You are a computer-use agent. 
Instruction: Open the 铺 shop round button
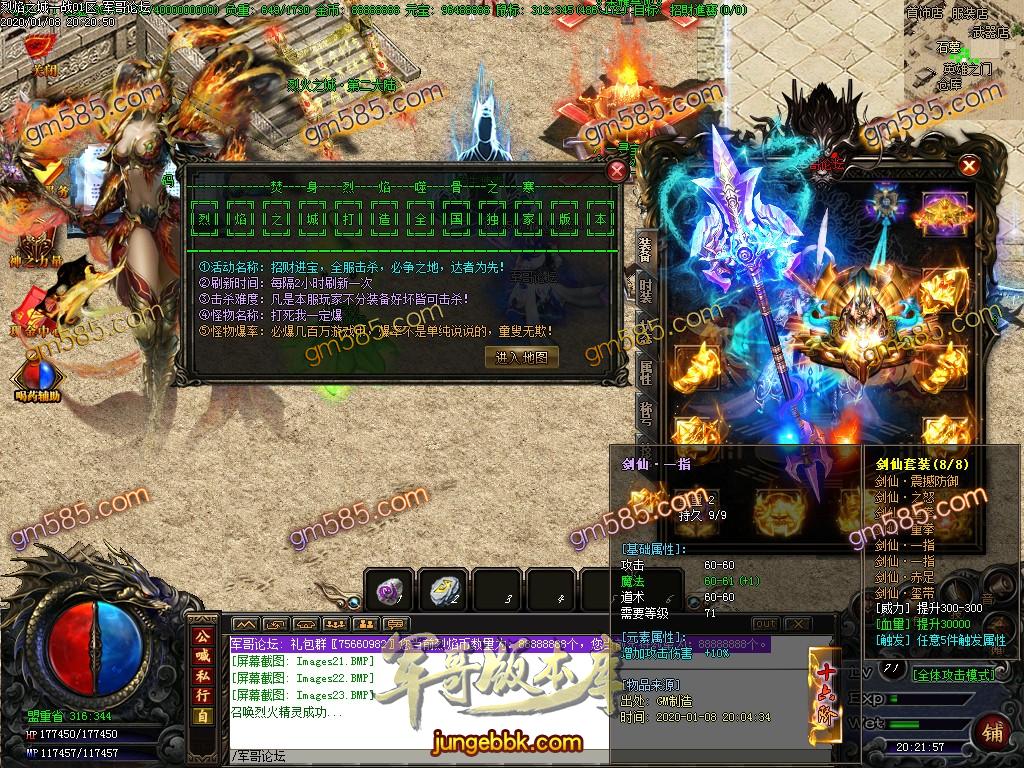[994, 730]
